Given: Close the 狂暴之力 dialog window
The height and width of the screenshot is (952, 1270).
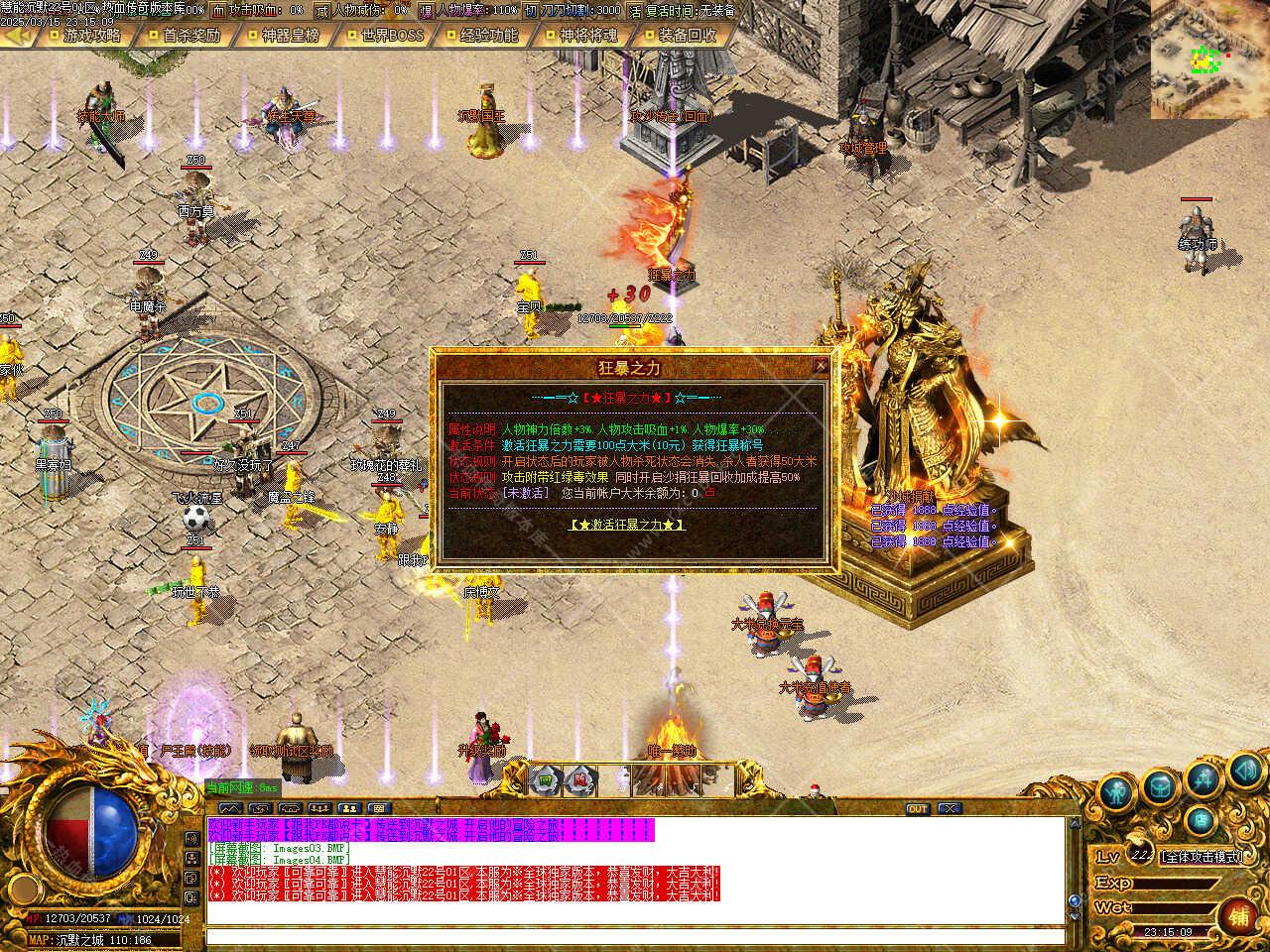Looking at the screenshot, I should [x=821, y=366].
